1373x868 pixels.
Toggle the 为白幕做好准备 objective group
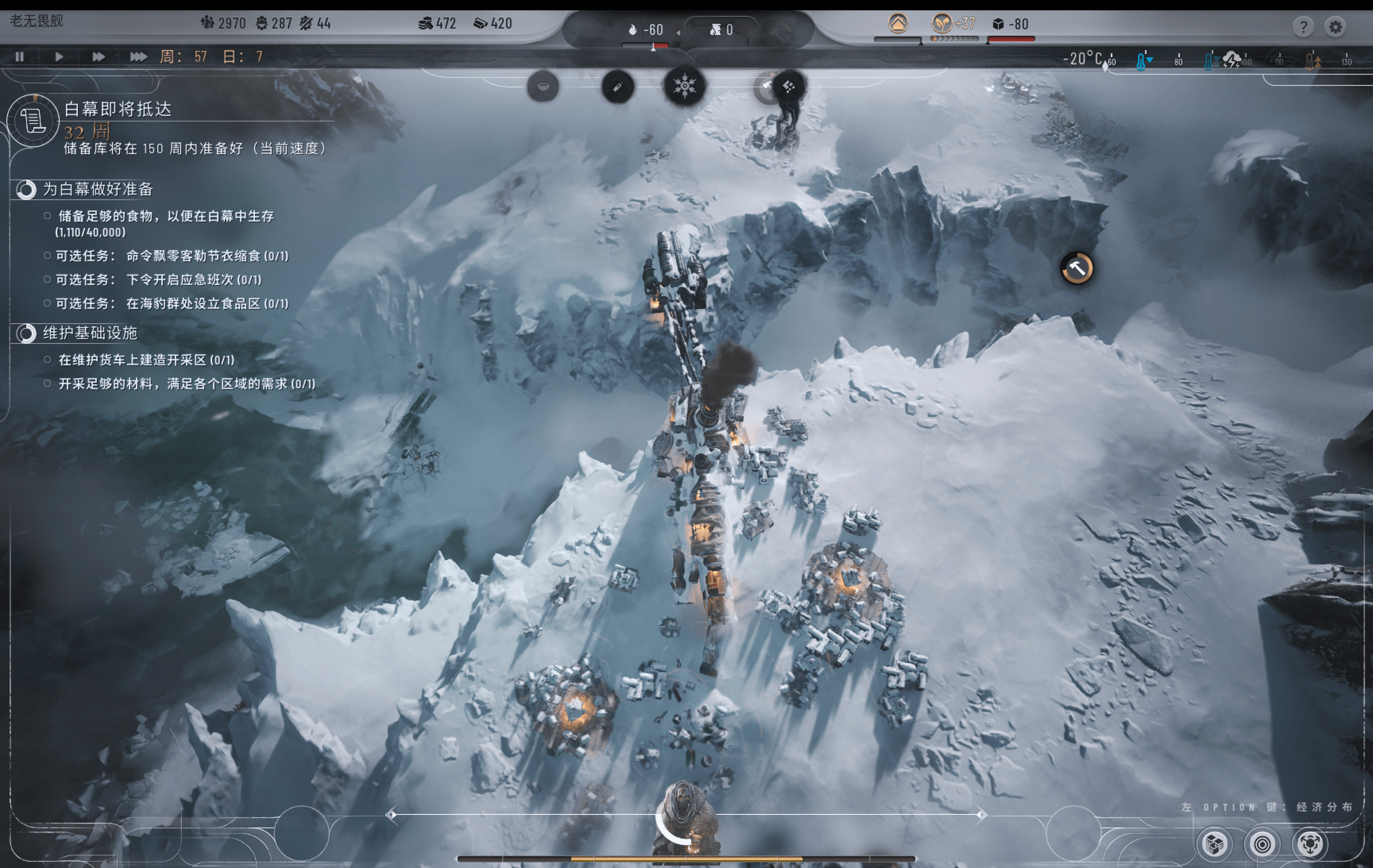coord(26,189)
